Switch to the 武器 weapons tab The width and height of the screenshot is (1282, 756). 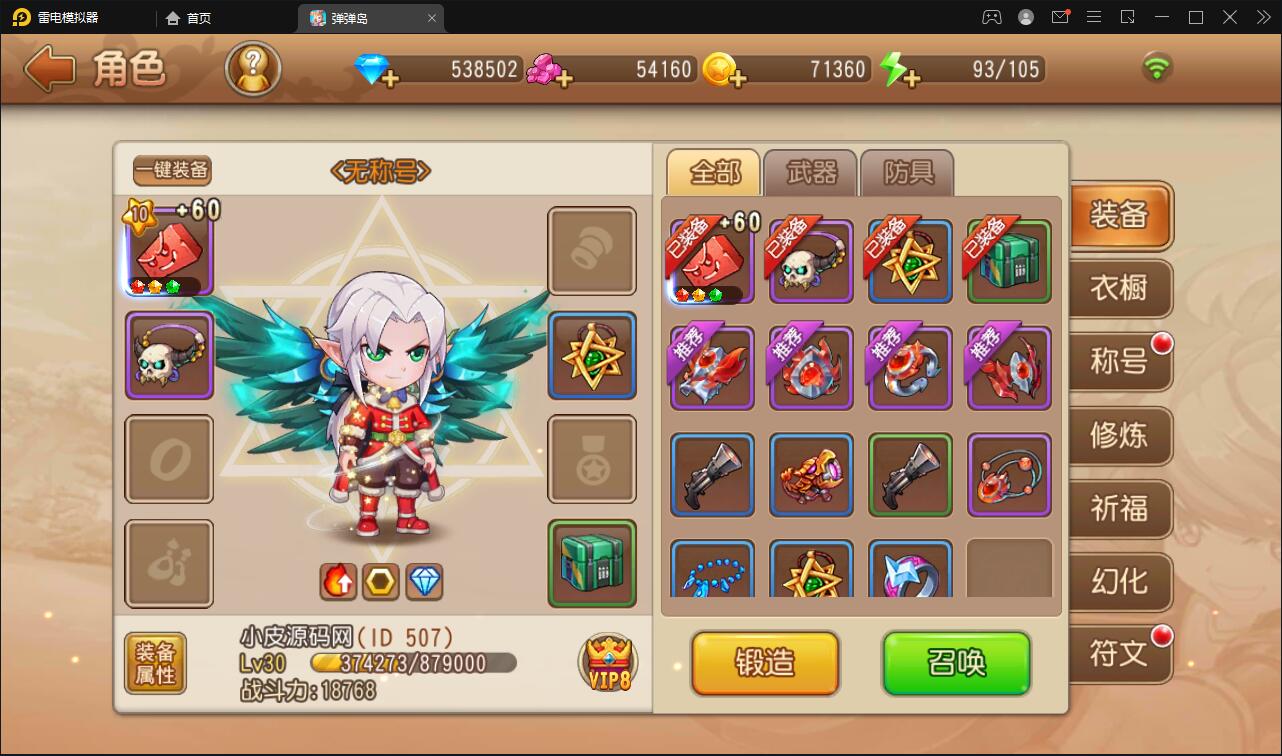(810, 172)
